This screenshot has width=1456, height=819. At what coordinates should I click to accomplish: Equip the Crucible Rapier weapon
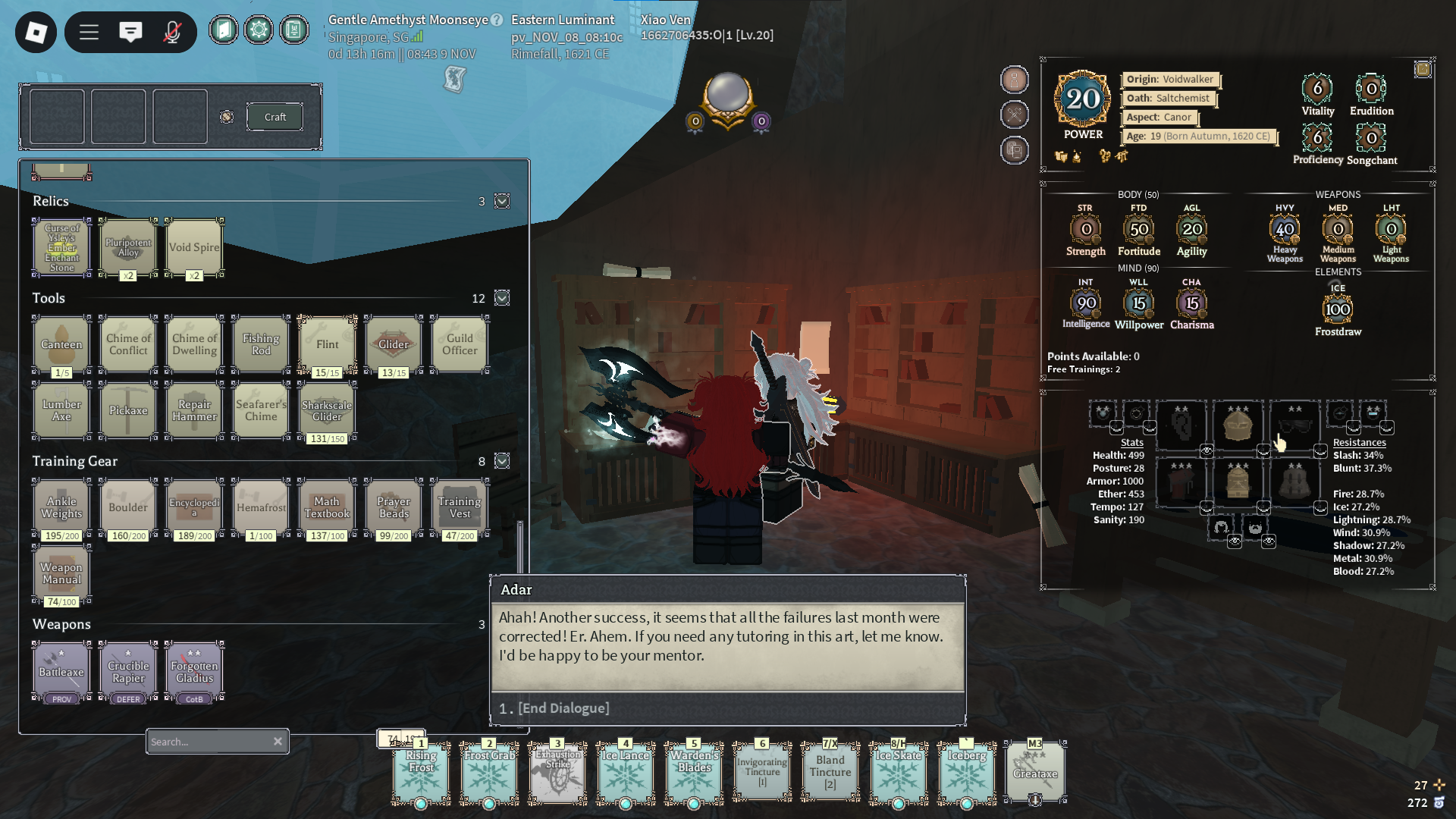128,671
